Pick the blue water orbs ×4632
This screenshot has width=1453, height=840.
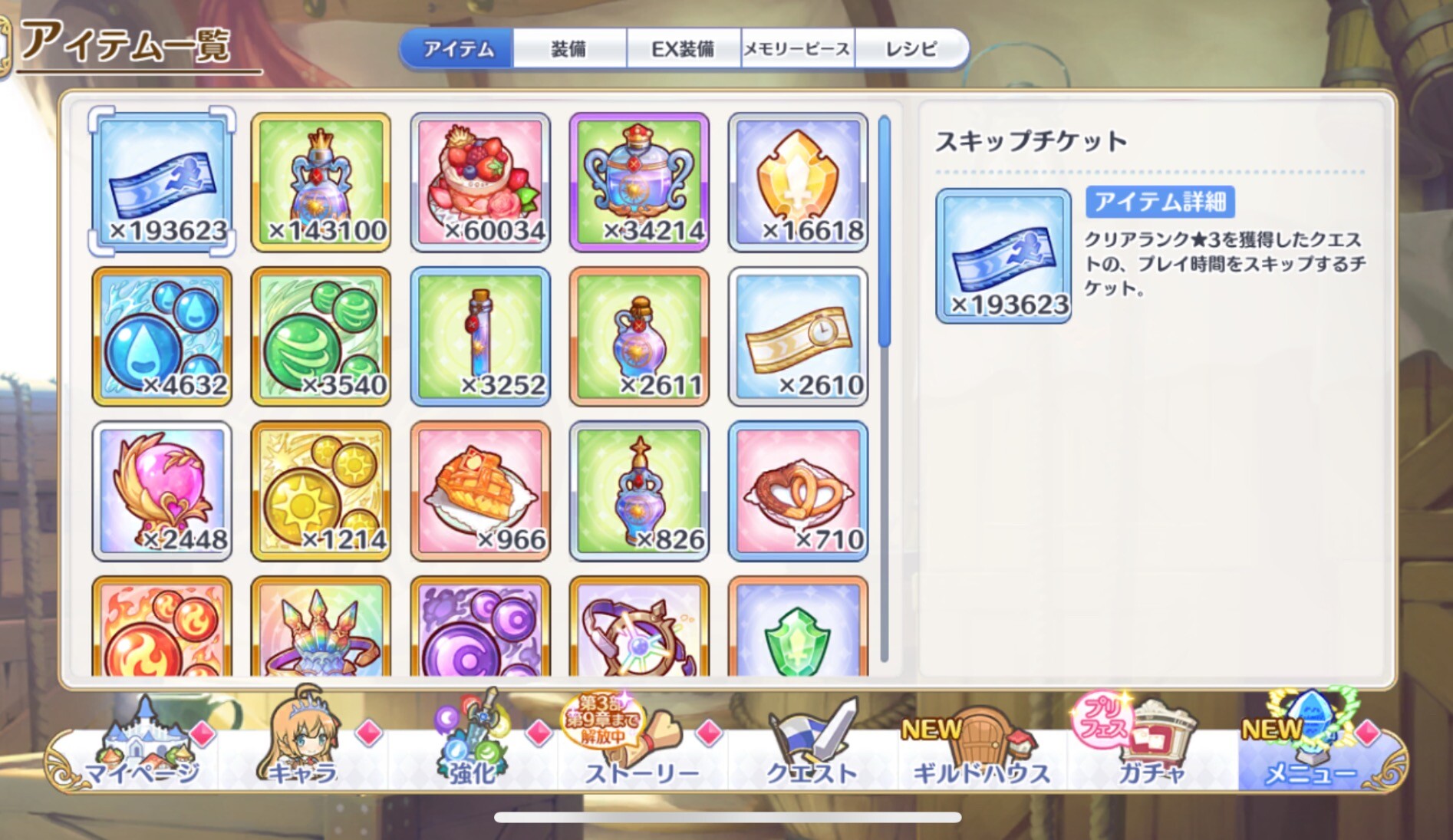tap(162, 336)
